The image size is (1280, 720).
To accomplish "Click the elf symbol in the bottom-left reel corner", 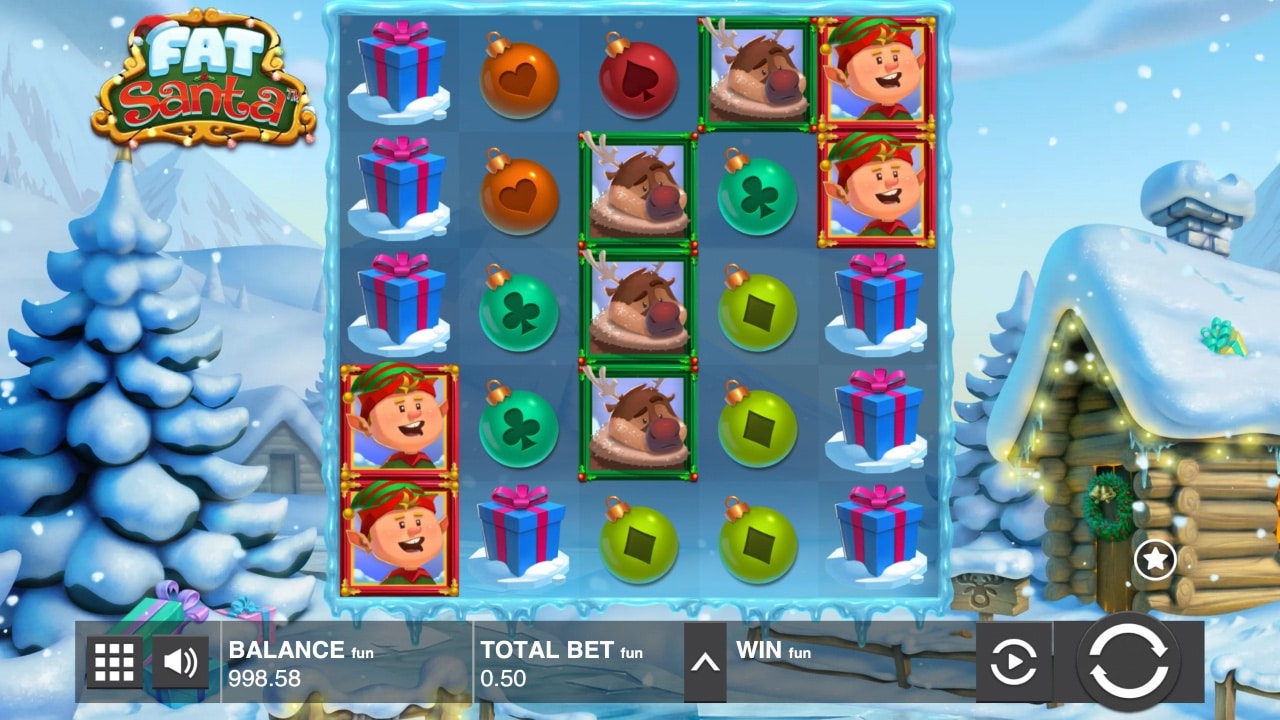I will (x=399, y=540).
